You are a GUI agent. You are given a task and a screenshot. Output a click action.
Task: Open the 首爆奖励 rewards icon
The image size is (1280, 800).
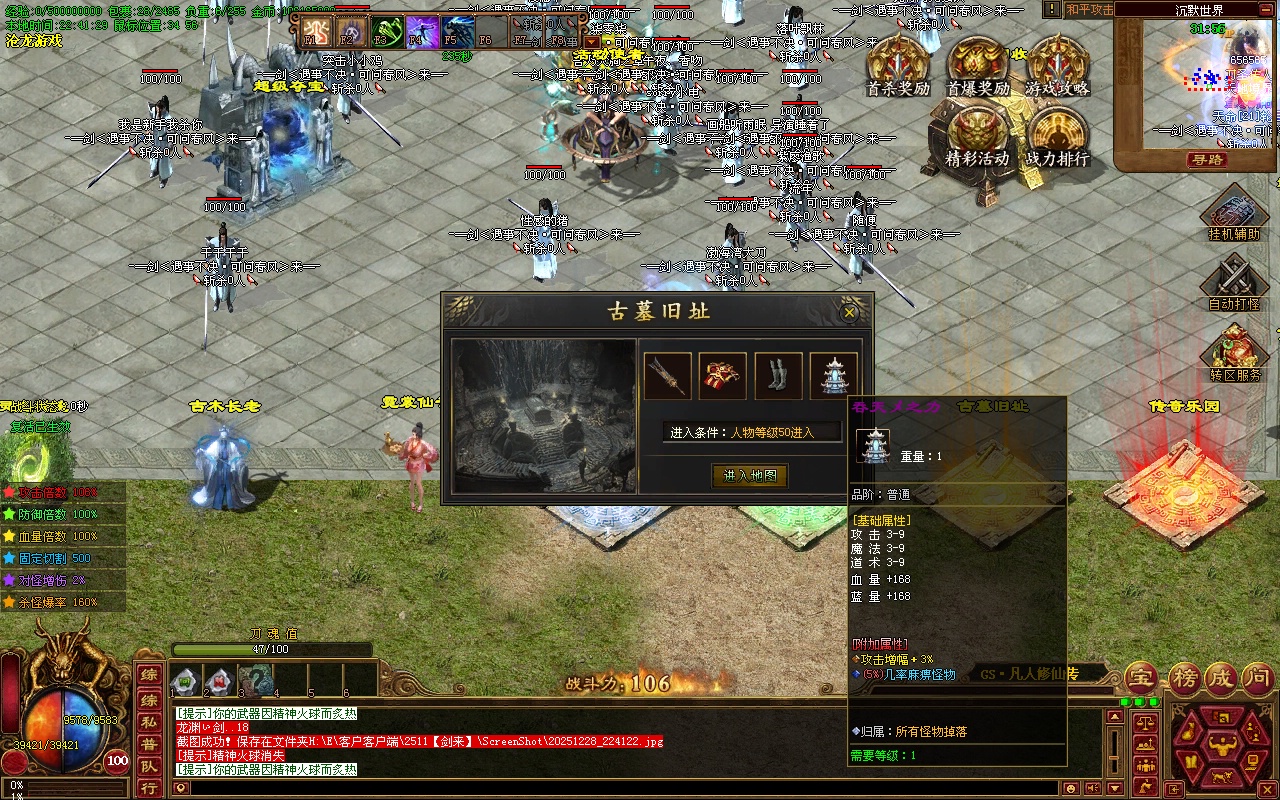coord(977,65)
